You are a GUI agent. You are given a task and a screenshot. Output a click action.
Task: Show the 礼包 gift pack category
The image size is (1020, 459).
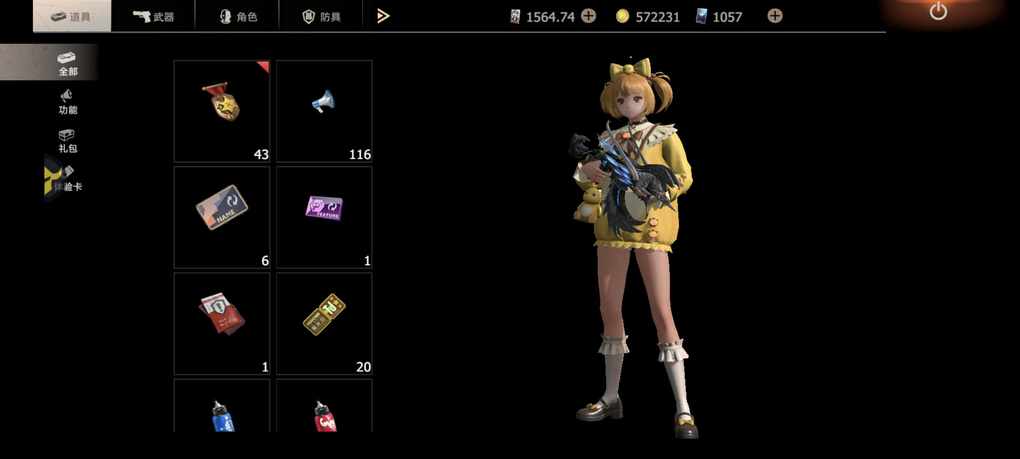click(67, 141)
